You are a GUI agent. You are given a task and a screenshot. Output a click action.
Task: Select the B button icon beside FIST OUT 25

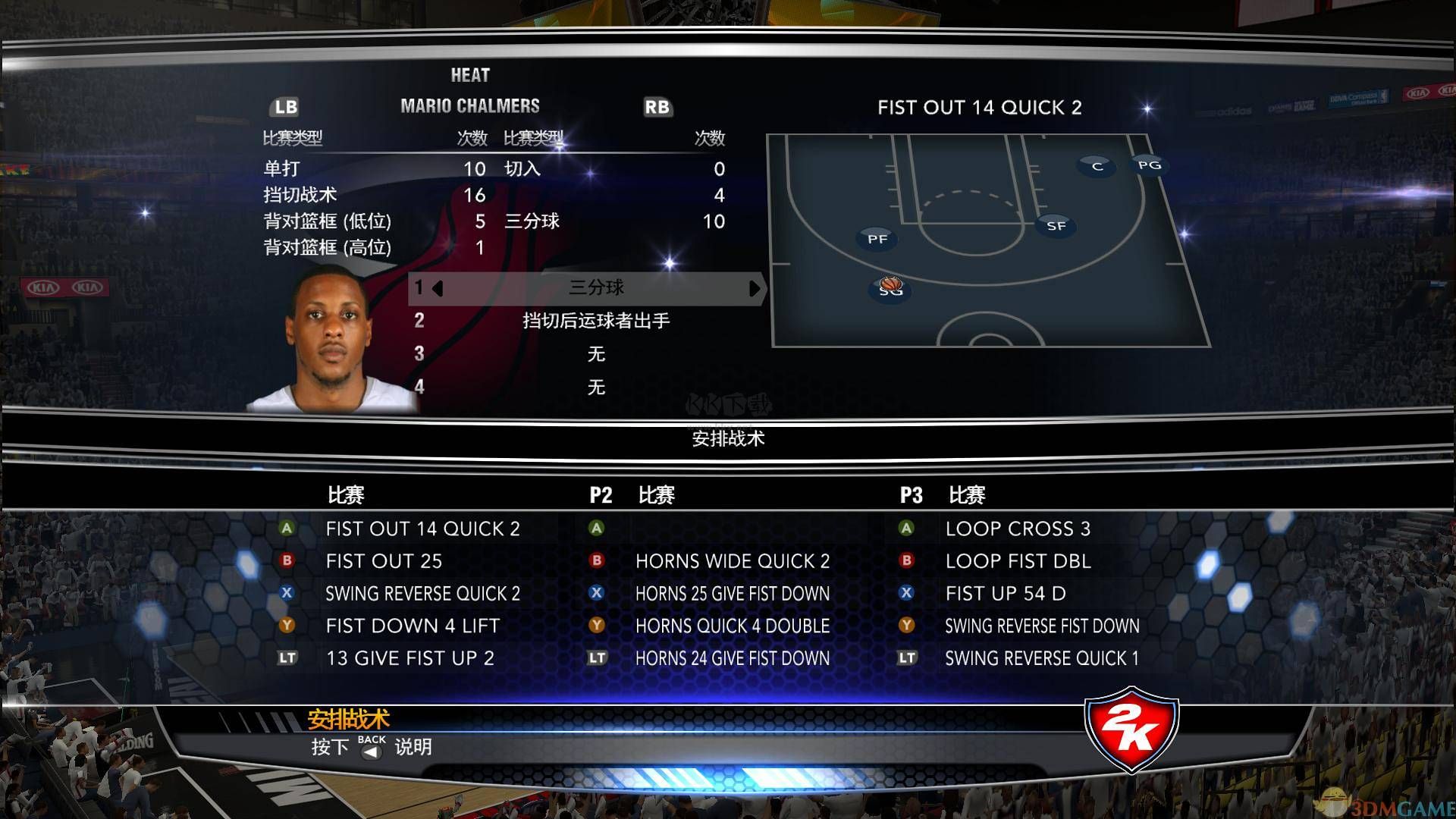click(287, 561)
